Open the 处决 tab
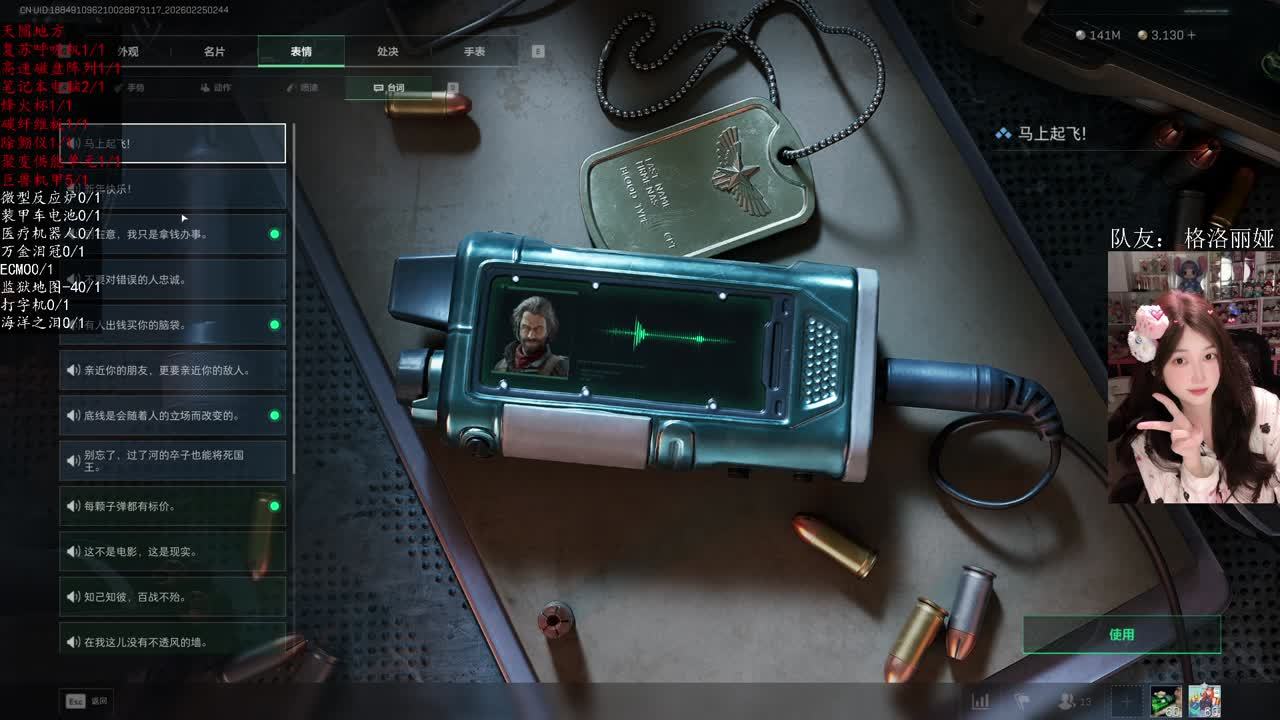The height and width of the screenshot is (720, 1280). 387,51
